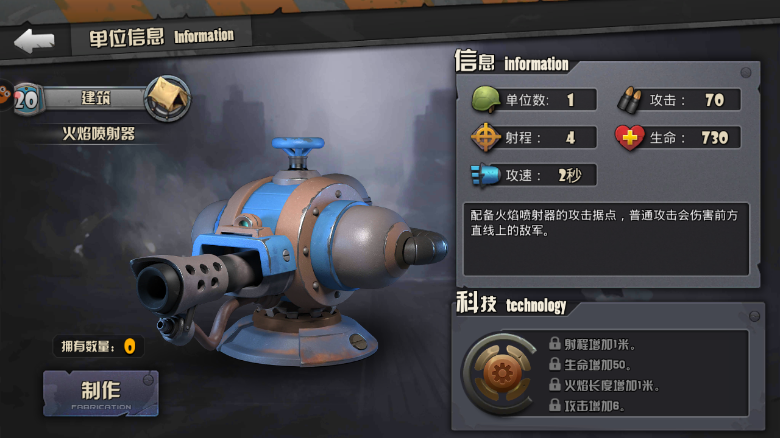Choose the locked 攻击增加6 technology
Viewport: 780px width, 438px height.
point(595,406)
